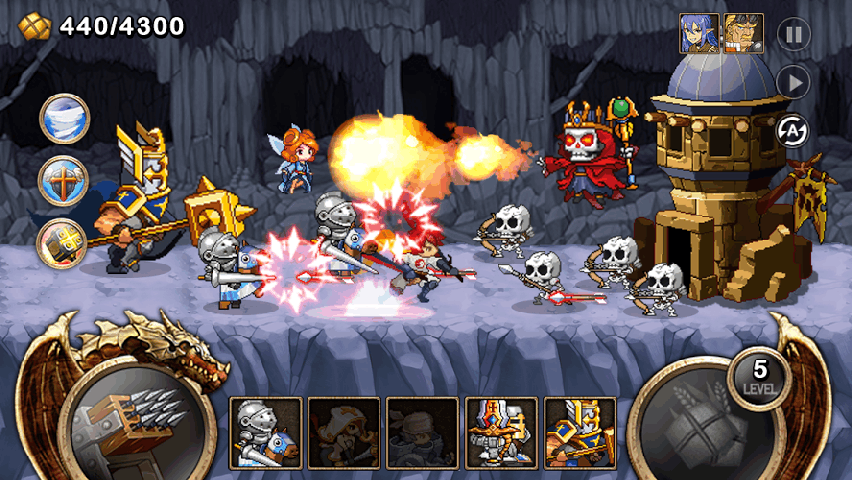Viewport: 852px width, 480px height.
Task: Summon the silver knight on horseback
Action: point(266,433)
